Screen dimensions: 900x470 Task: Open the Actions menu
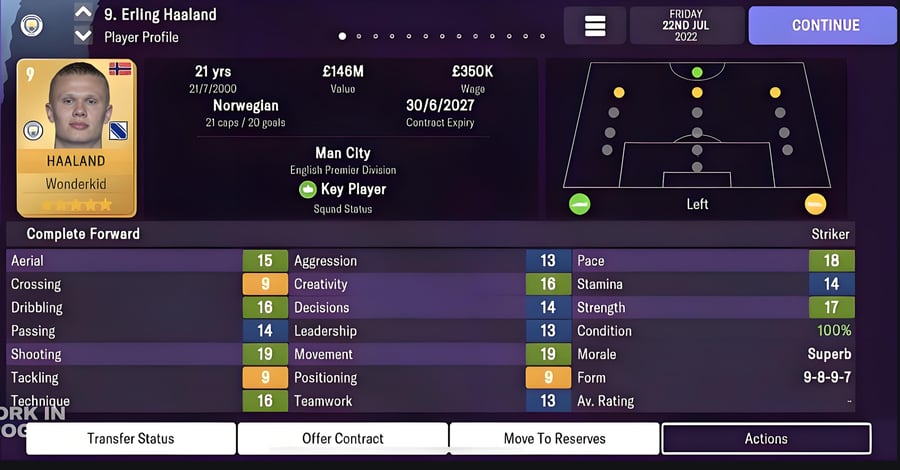tap(766, 438)
